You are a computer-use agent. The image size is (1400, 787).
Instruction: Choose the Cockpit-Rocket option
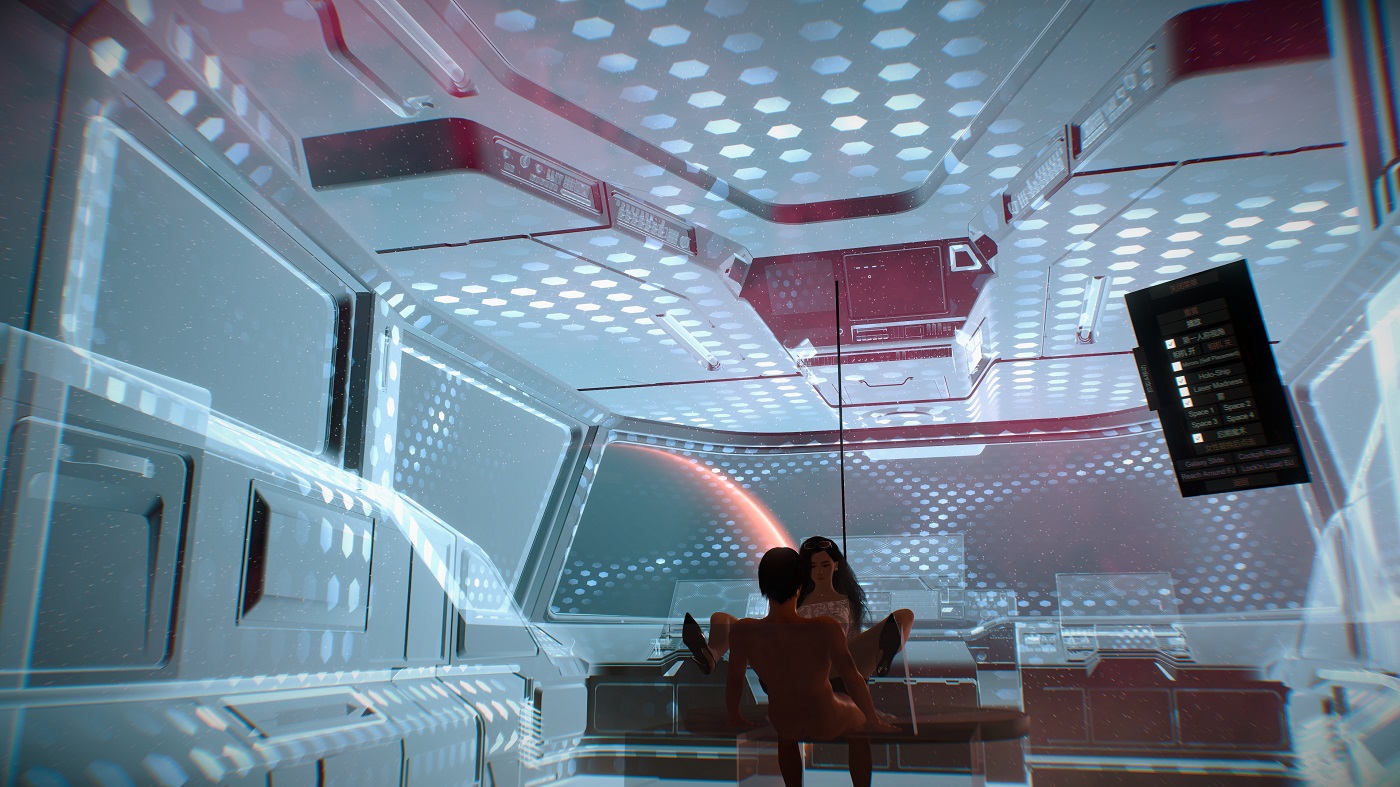[1264, 453]
